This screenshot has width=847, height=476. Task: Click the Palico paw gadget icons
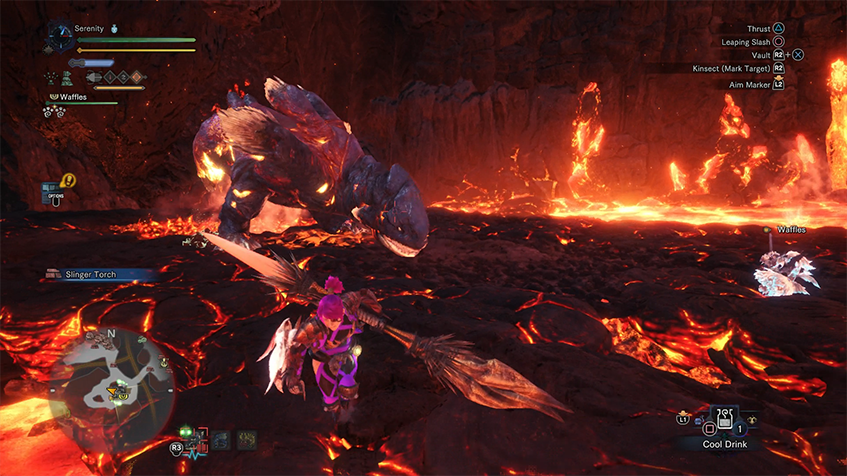click(x=54, y=112)
